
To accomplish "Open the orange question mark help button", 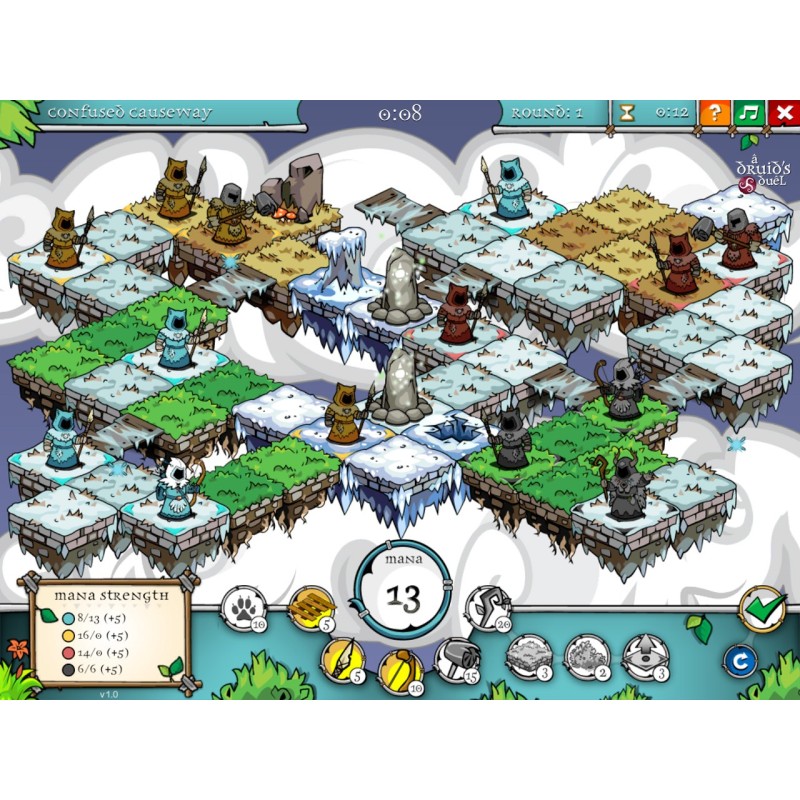I will [714, 113].
